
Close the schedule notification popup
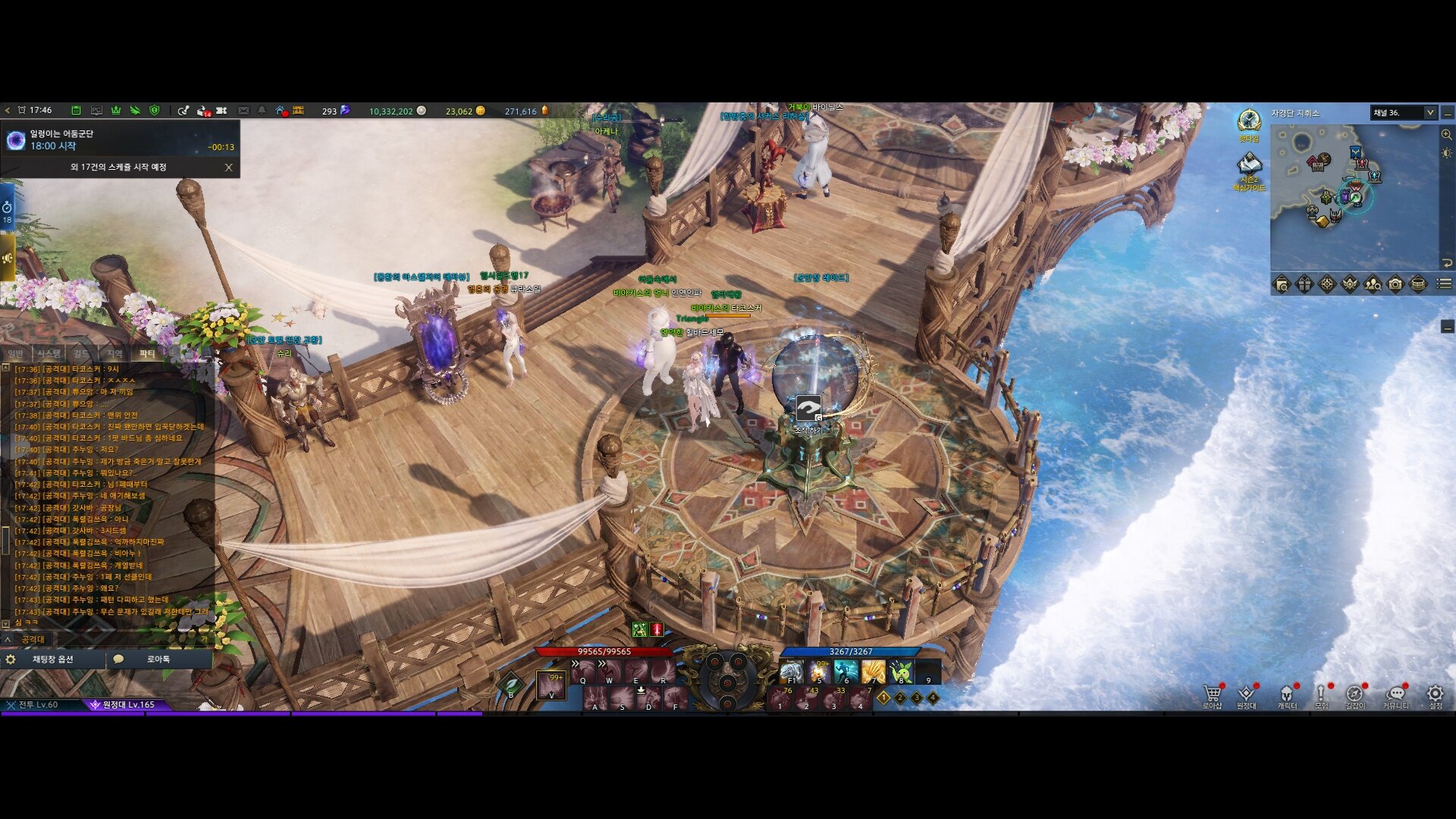(x=228, y=168)
